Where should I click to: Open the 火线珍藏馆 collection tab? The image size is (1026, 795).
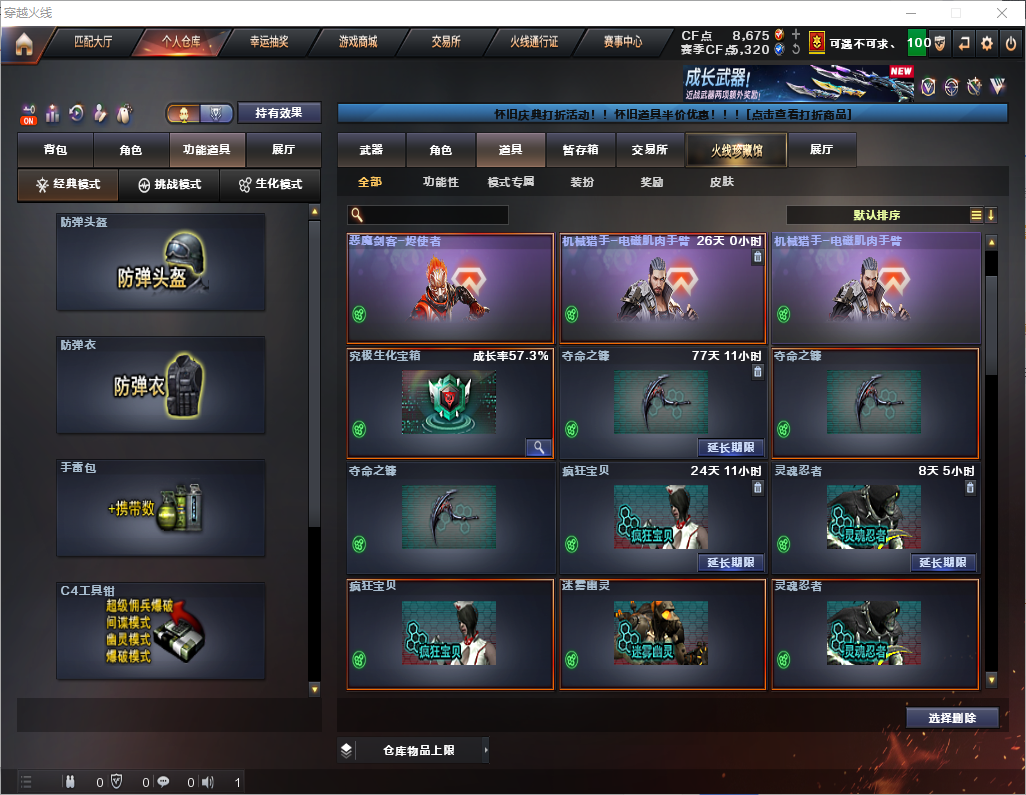pyautogui.click(x=736, y=150)
